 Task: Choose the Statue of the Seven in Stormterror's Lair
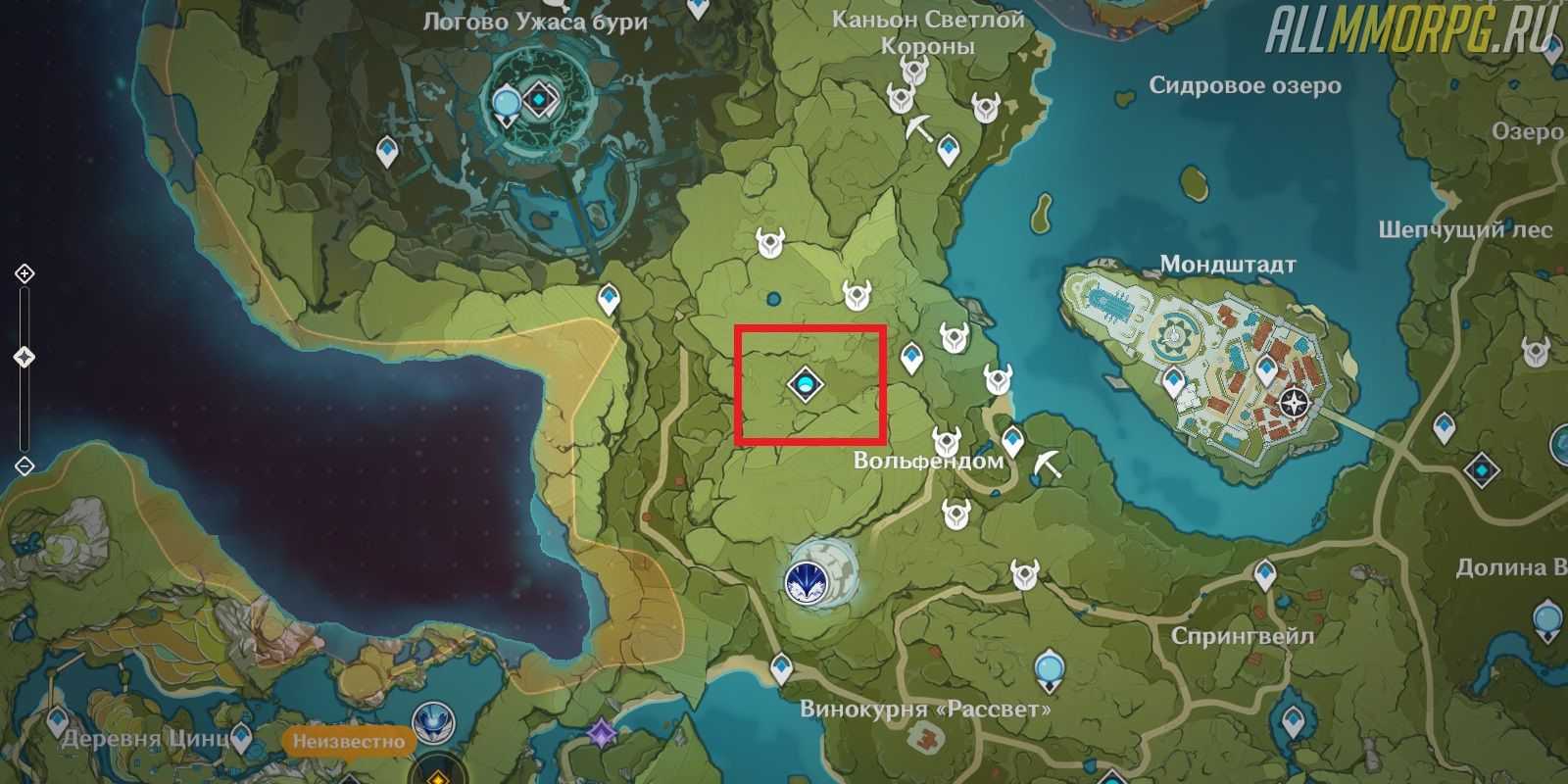507,103
